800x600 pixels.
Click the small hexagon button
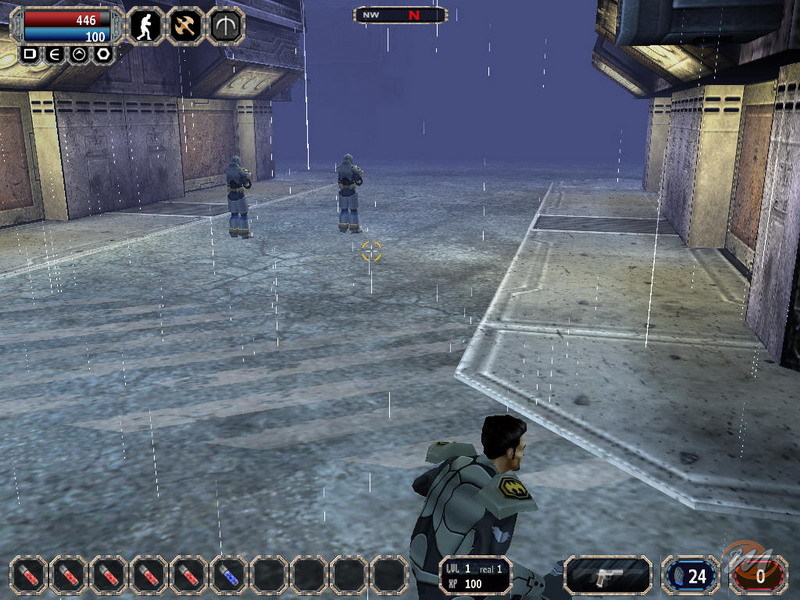(x=102, y=53)
